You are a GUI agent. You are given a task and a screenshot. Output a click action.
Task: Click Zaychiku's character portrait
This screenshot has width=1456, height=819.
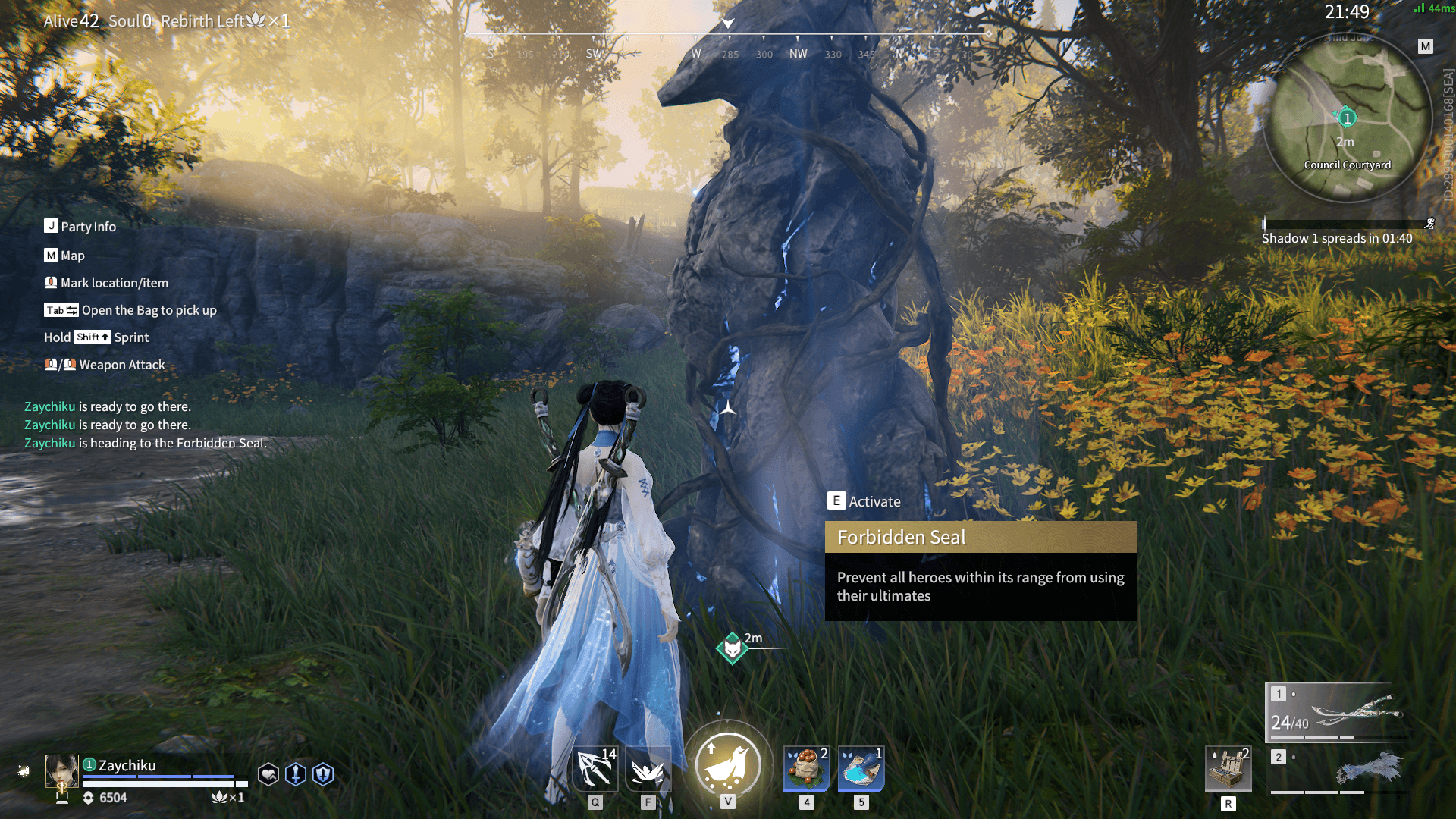(x=61, y=770)
